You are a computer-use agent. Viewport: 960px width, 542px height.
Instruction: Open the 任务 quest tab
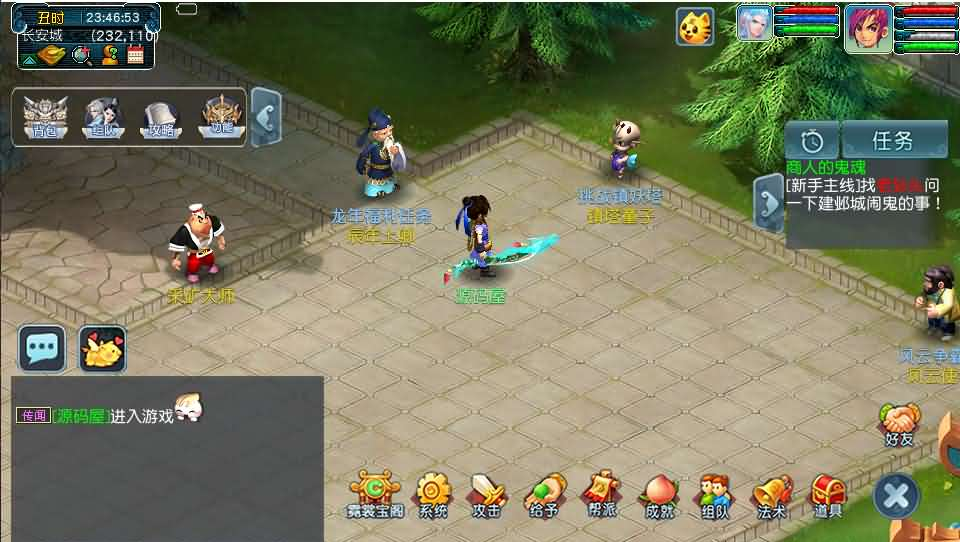[x=893, y=141]
